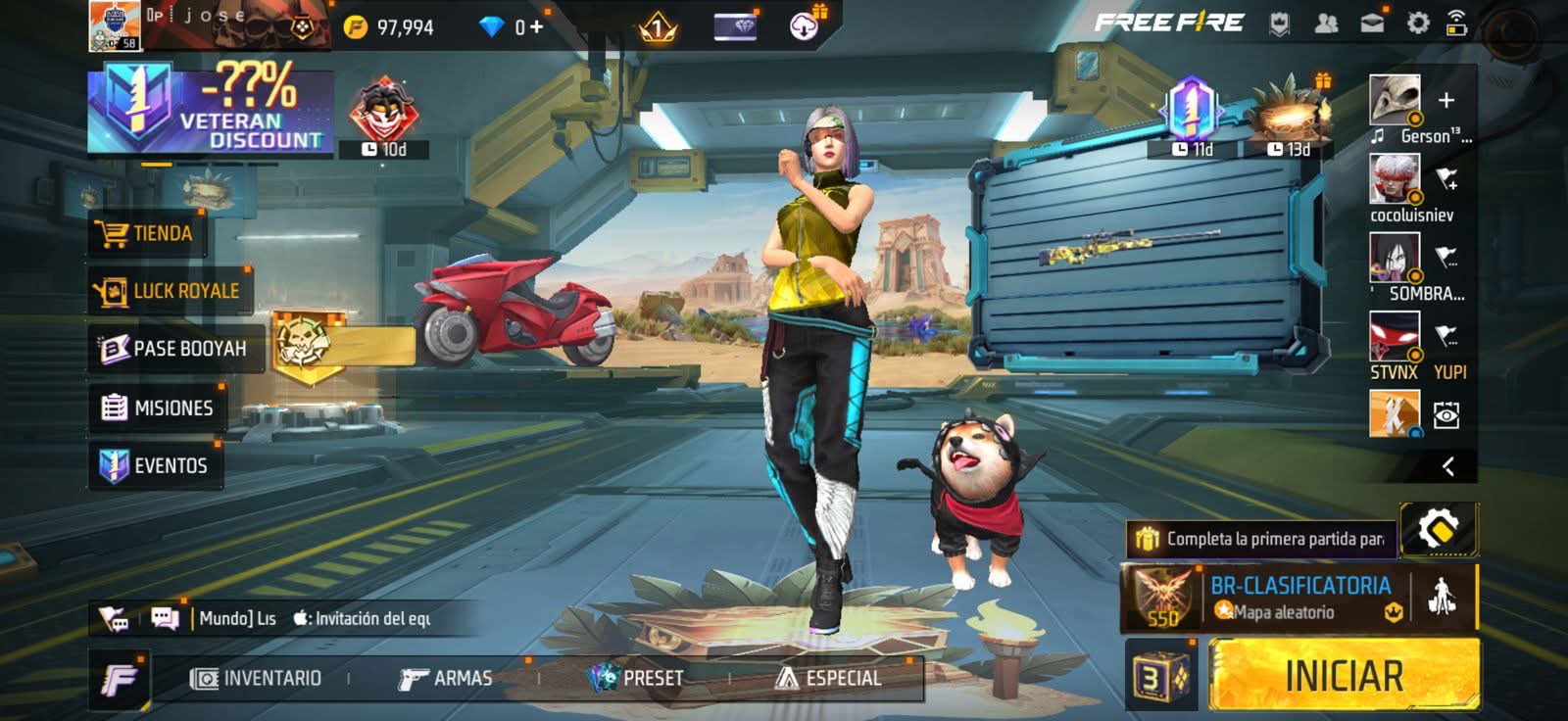Image resolution: width=1568 pixels, height=721 pixels.
Task: Start the match with Iniciar
Action: click(x=1344, y=676)
